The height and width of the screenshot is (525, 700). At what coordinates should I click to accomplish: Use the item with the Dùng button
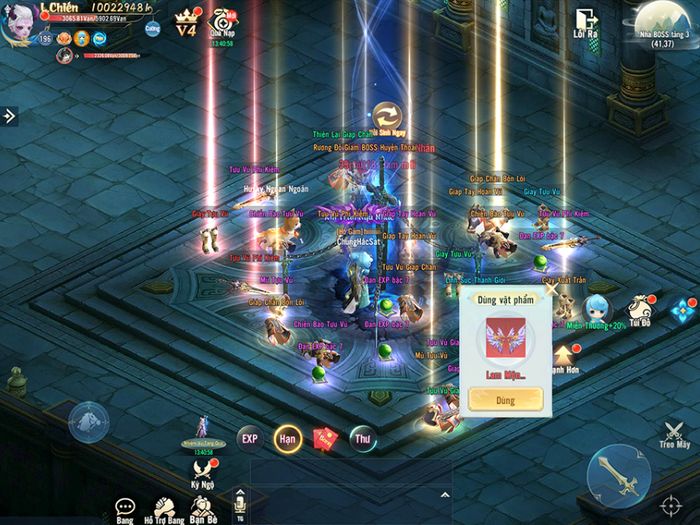[x=505, y=398]
